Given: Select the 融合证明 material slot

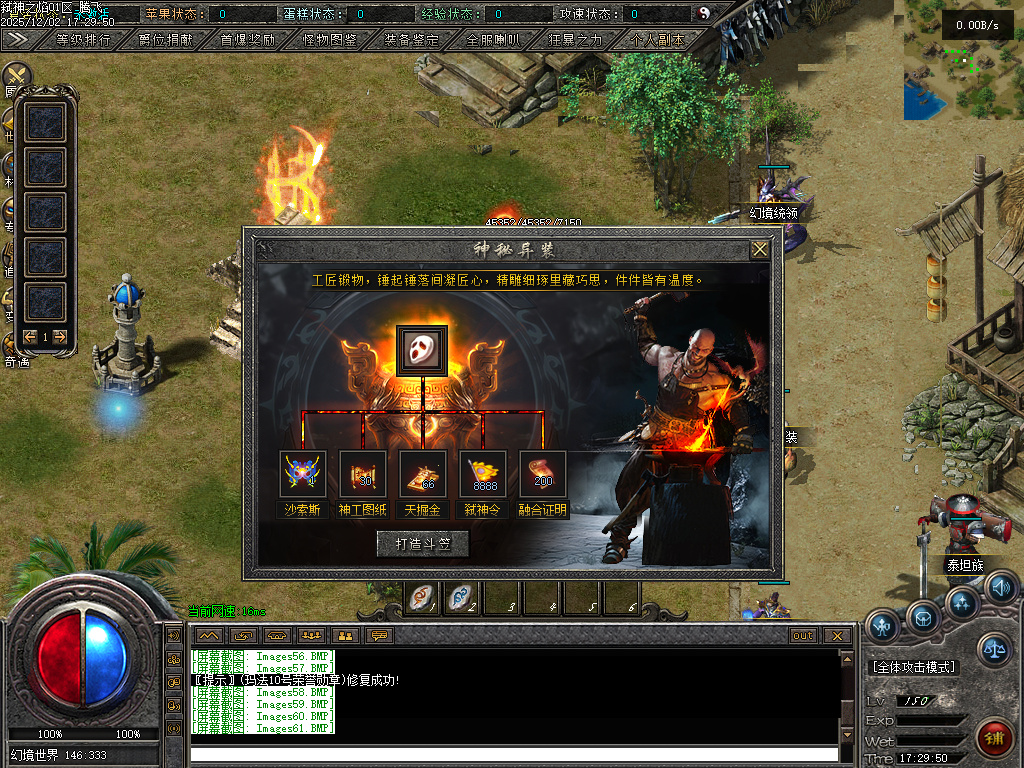Looking at the screenshot, I should tap(542, 473).
